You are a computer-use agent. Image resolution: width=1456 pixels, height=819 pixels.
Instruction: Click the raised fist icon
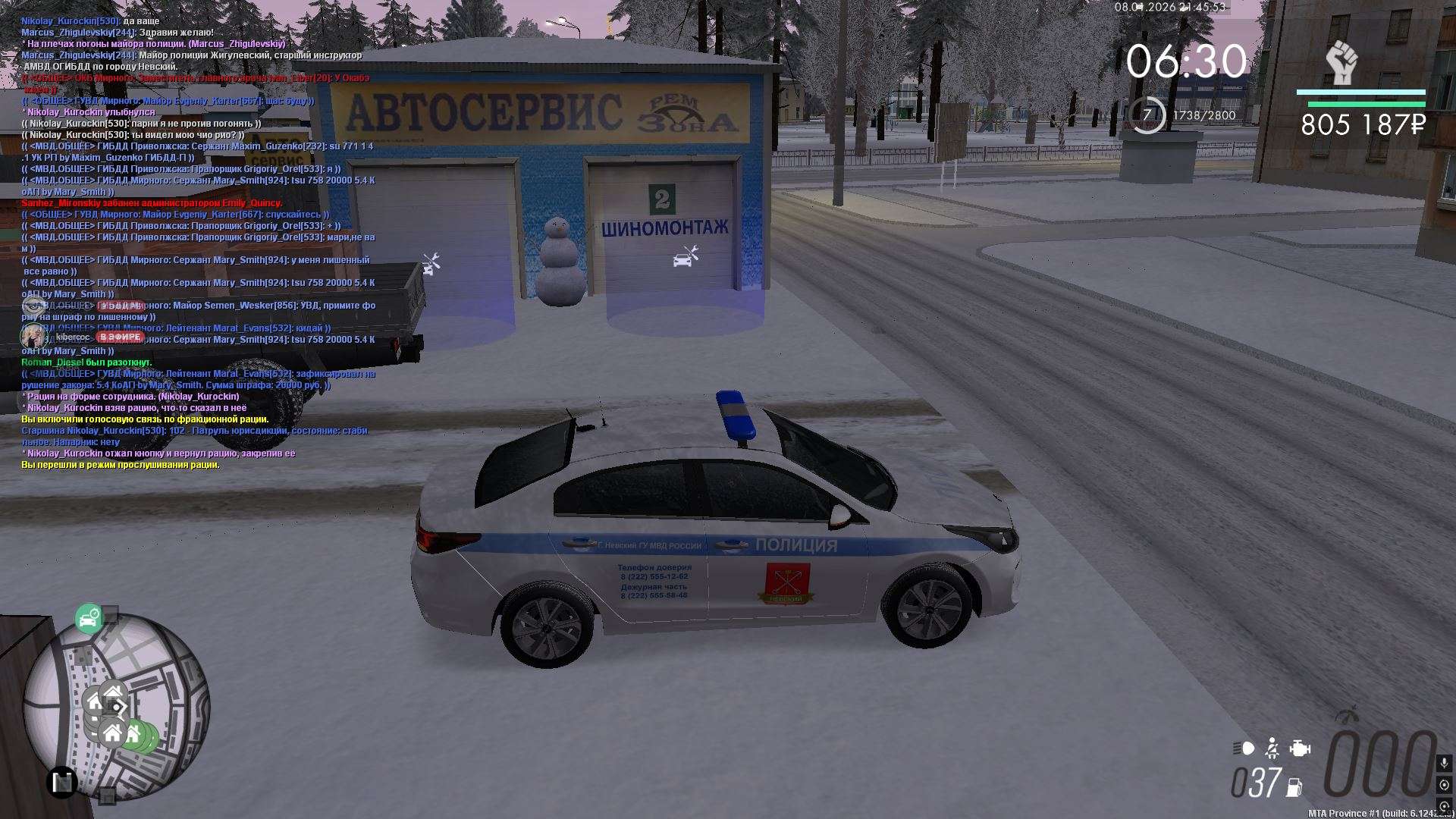click(x=1342, y=63)
